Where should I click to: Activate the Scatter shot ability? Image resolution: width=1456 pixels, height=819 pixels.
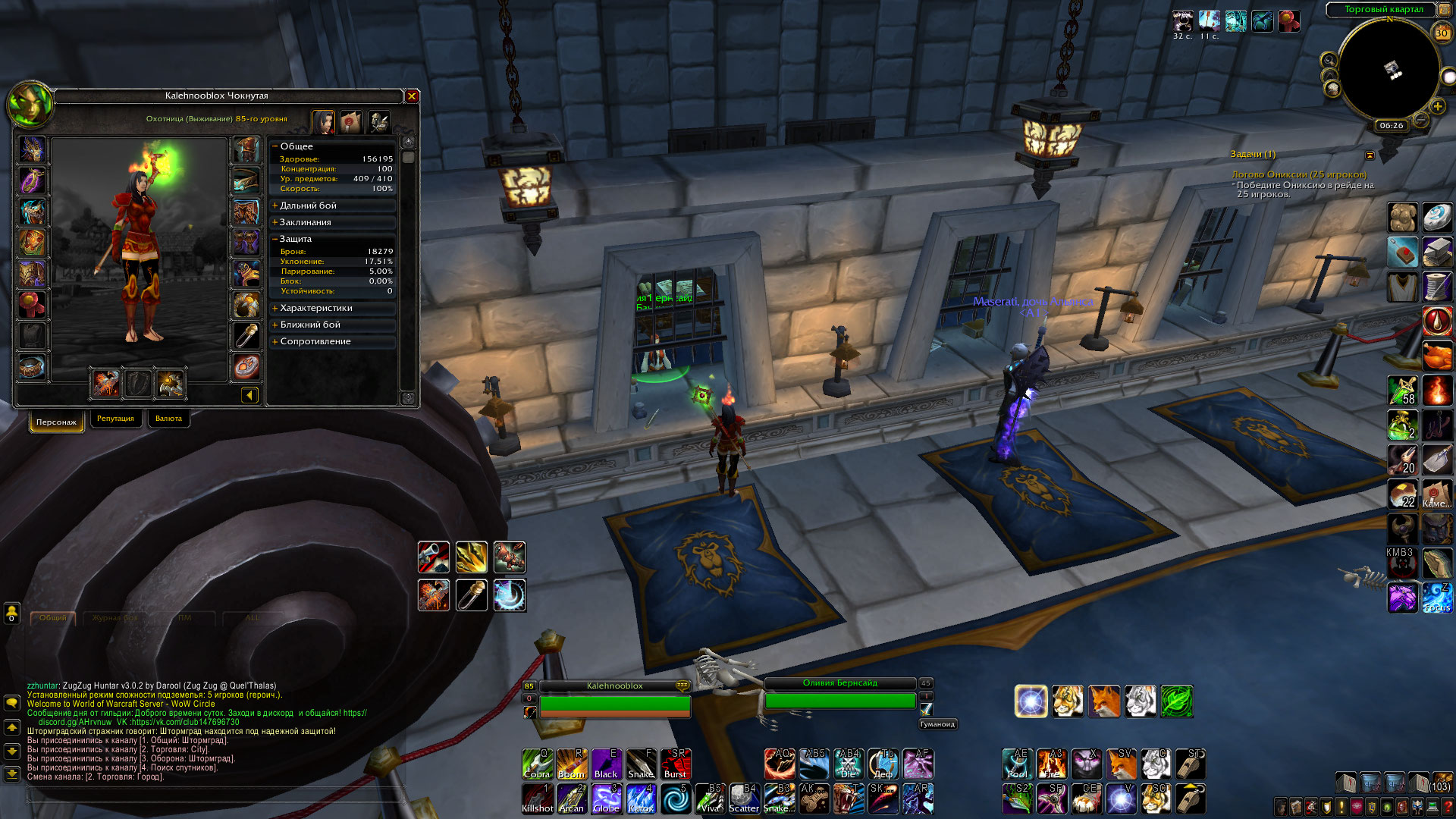(x=743, y=799)
